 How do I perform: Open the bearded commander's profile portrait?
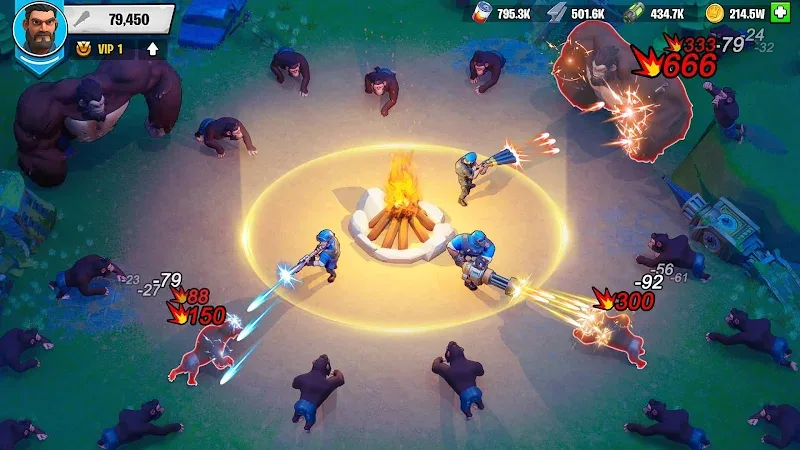coord(38,26)
